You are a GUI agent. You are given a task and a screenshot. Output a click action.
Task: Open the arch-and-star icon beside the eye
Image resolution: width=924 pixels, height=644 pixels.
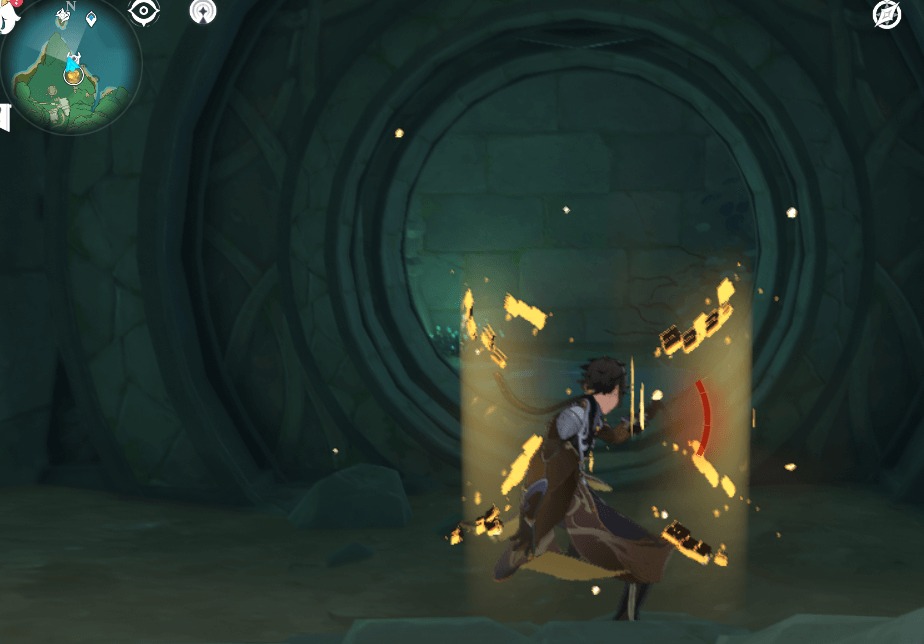click(203, 12)
